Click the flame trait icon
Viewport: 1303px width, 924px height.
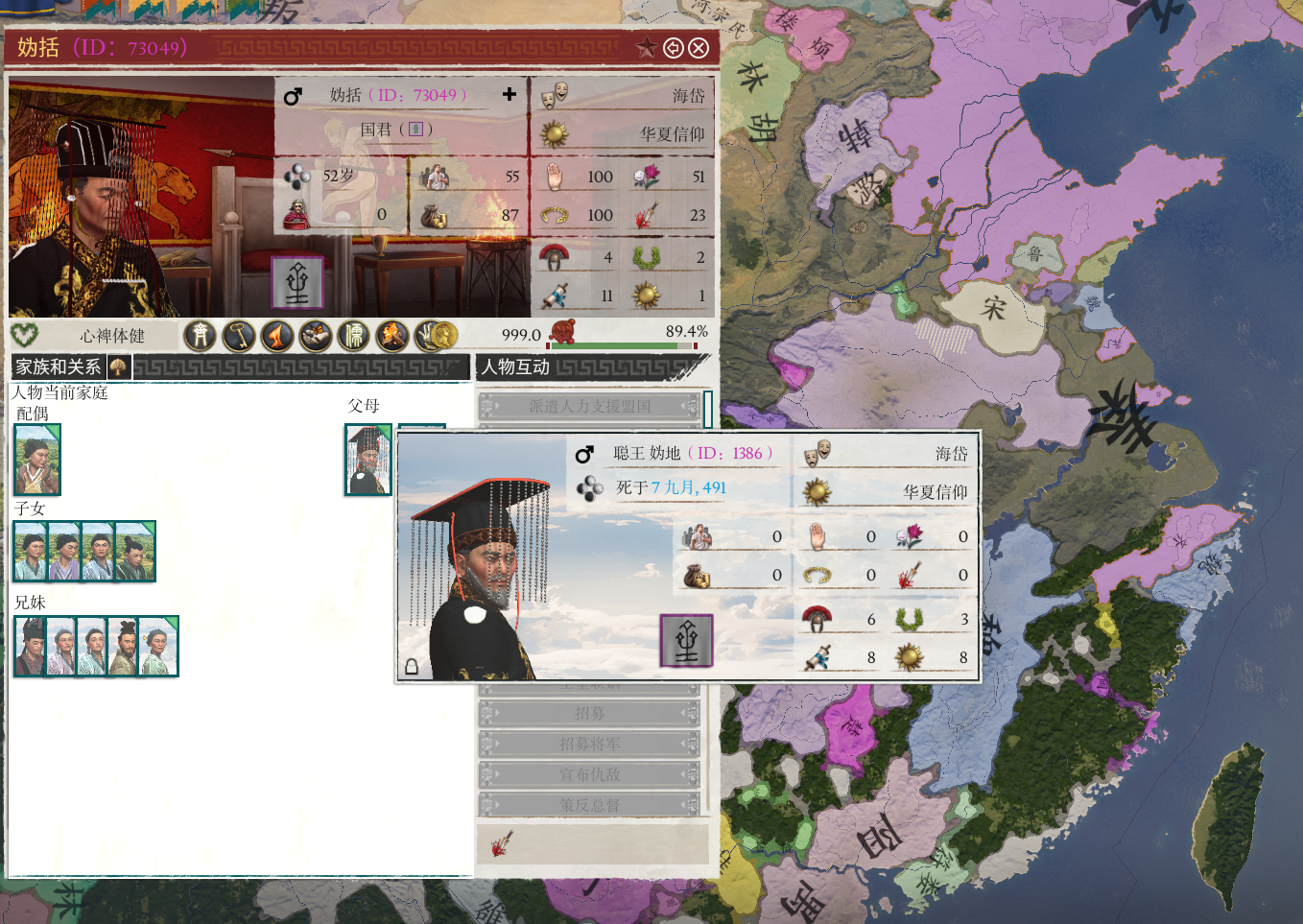click(277, 336)
